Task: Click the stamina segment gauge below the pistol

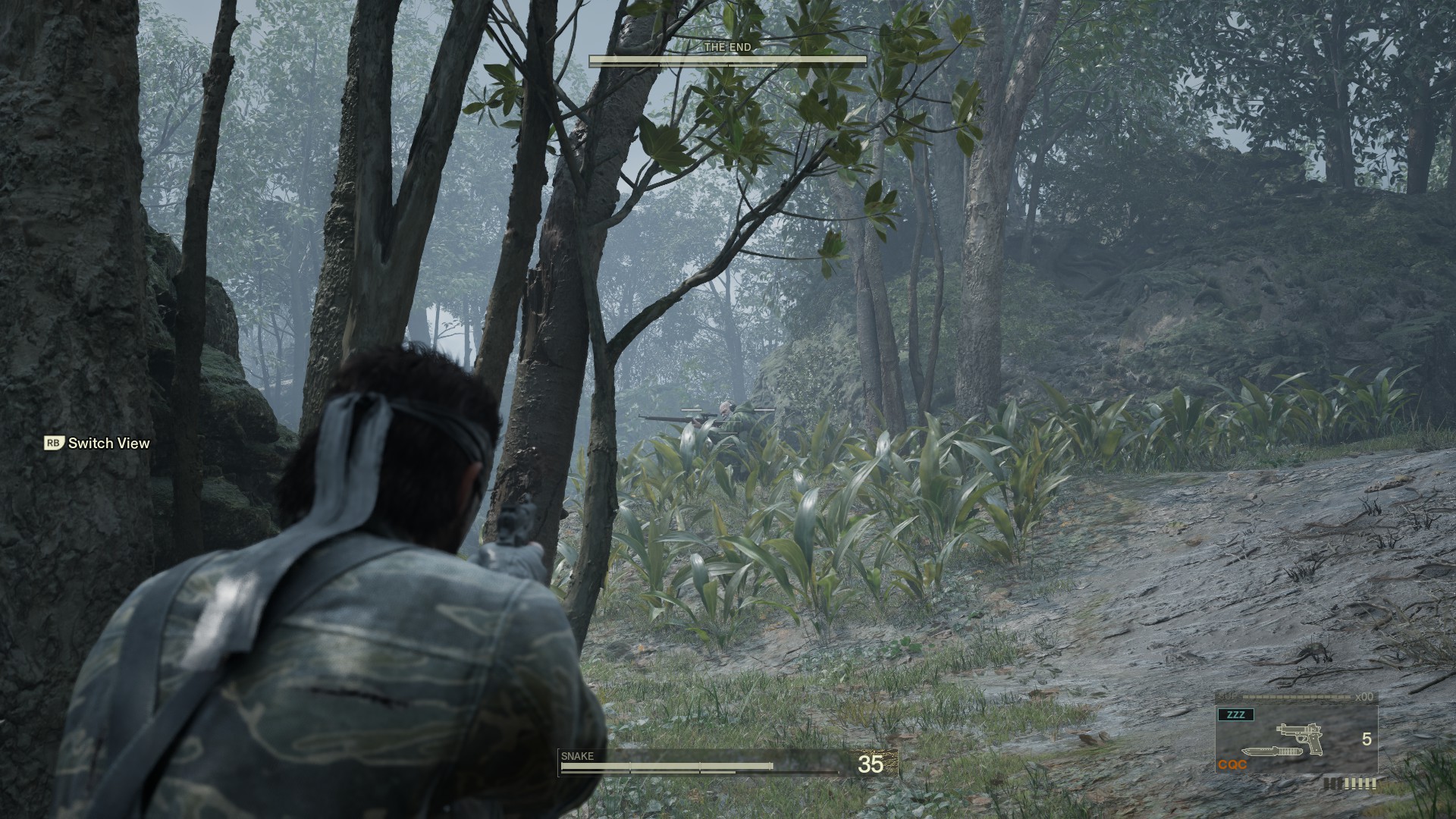Action: pyautogui.click(x=1350, y=783)
